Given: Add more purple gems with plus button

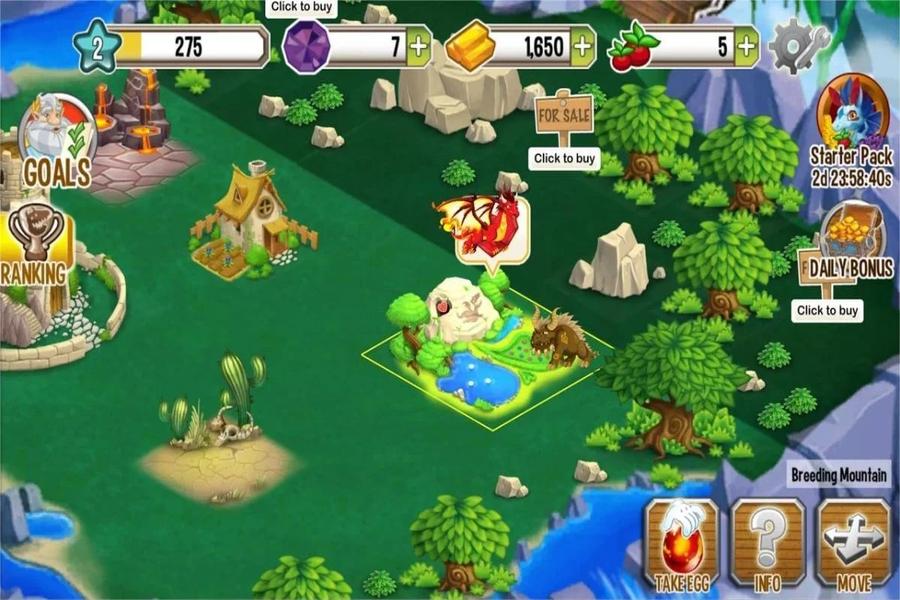Looking at the screenshot, I should click(x=419, y=46).
